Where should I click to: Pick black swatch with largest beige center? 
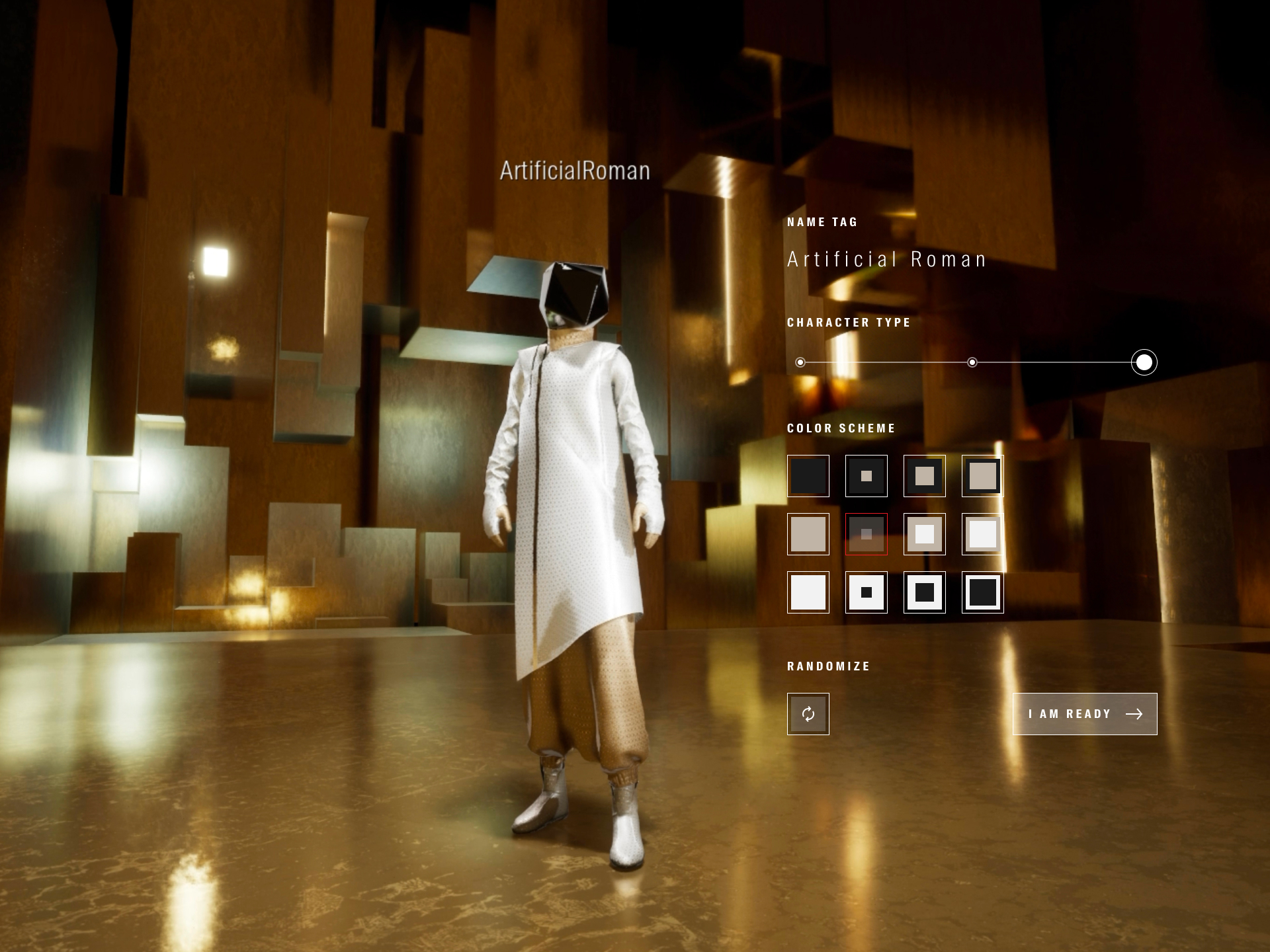pos(982,476)
